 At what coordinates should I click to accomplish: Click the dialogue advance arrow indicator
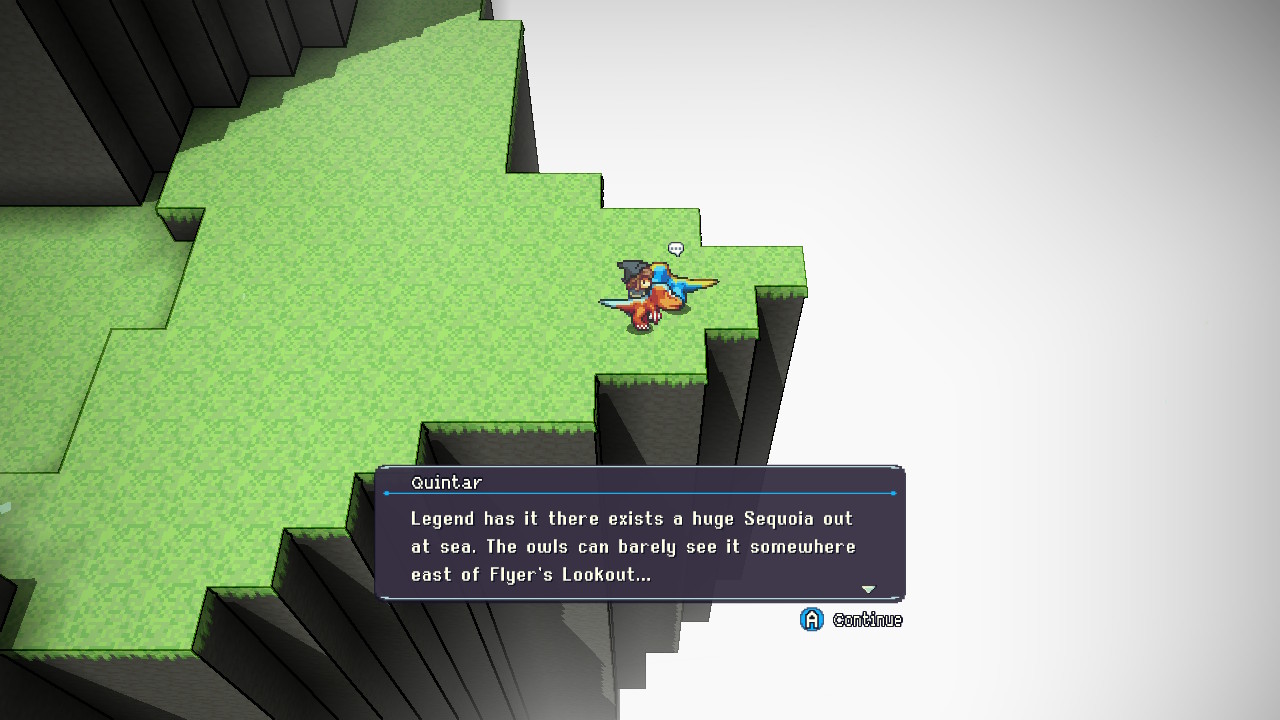click(x=868, y=589)
